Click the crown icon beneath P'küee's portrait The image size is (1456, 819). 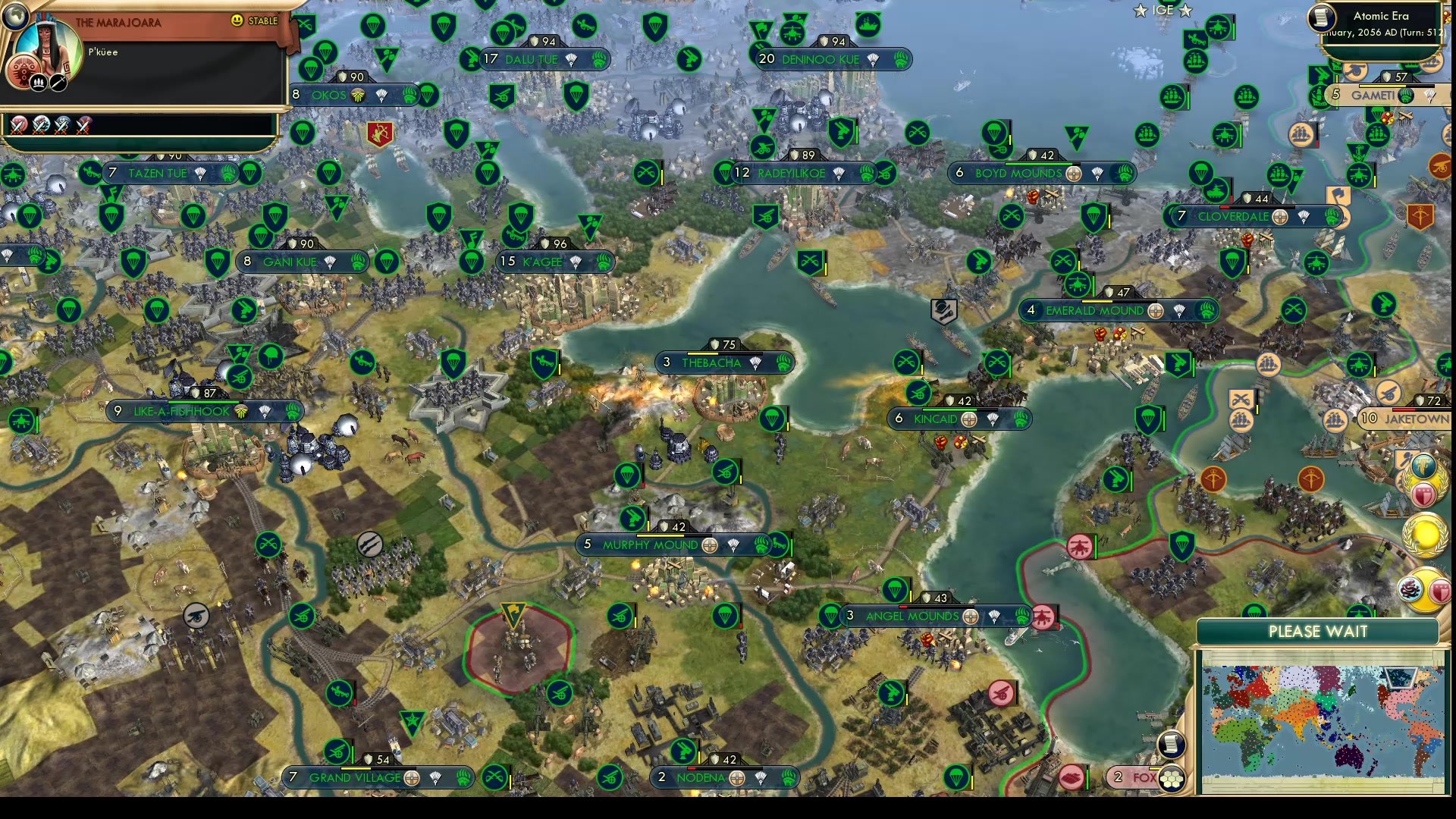pyautogui.click(x=39, y=82)
